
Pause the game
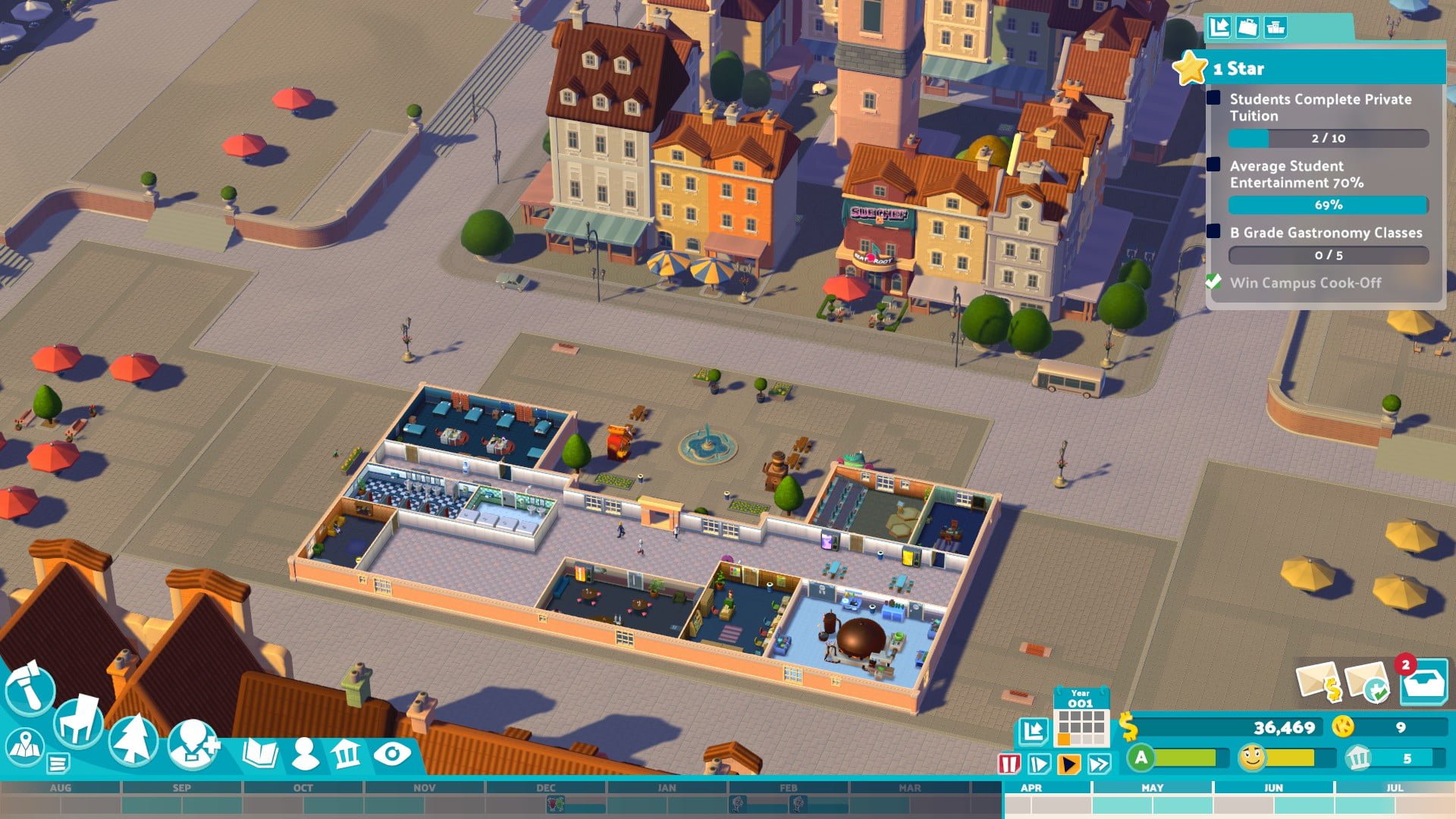1009,764
